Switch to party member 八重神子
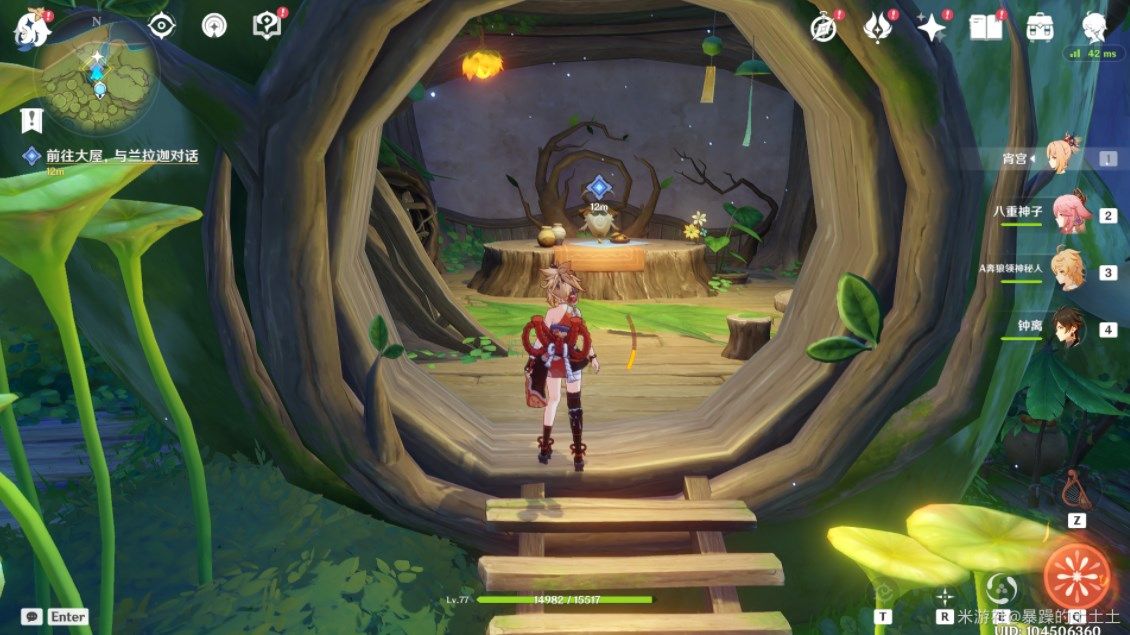The image size is (1130, 635). pos(1067,213)
